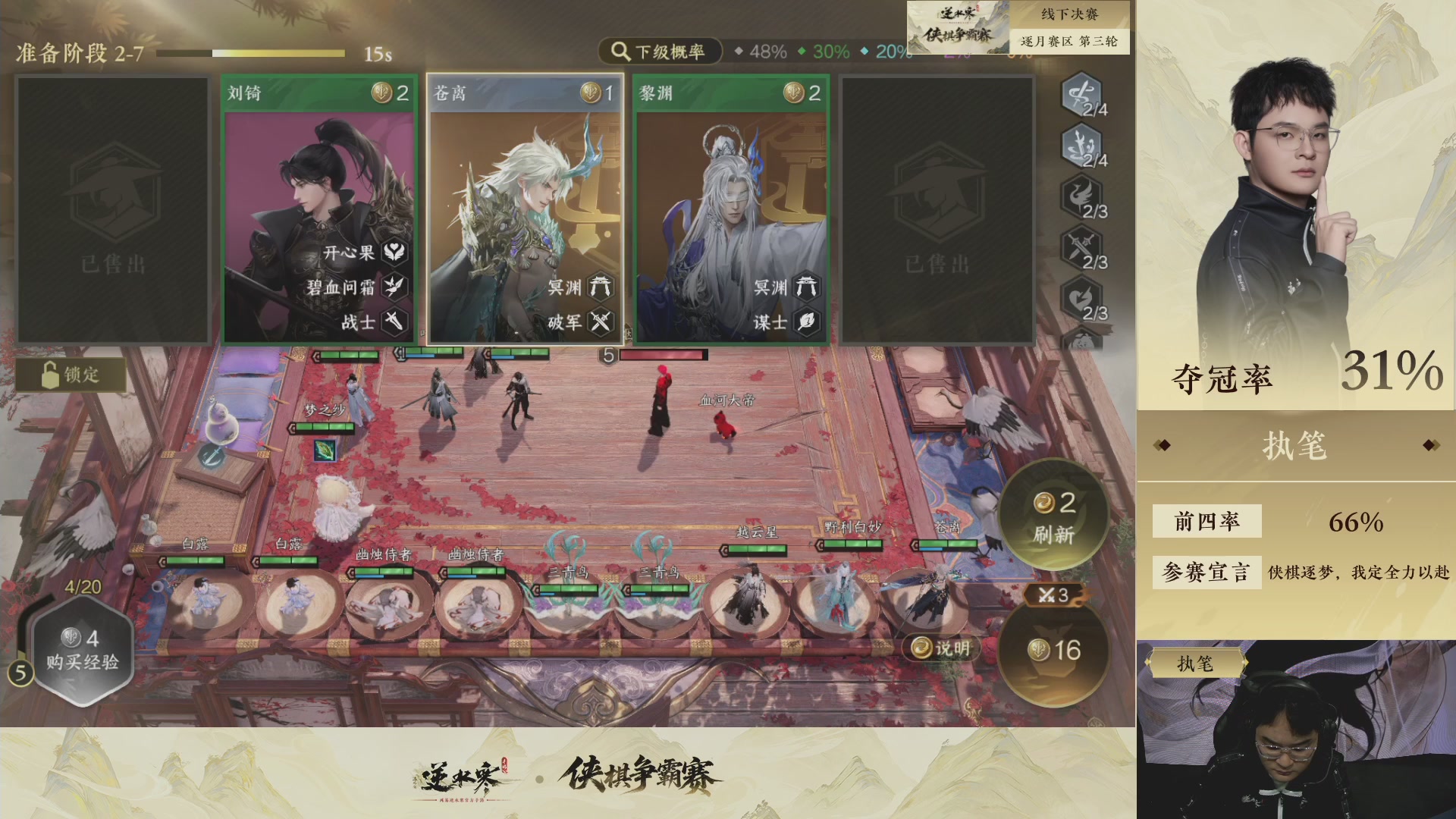Expand the 说明 explanation panel
The height and width of the screenshot is (819, 1456).
940,648
